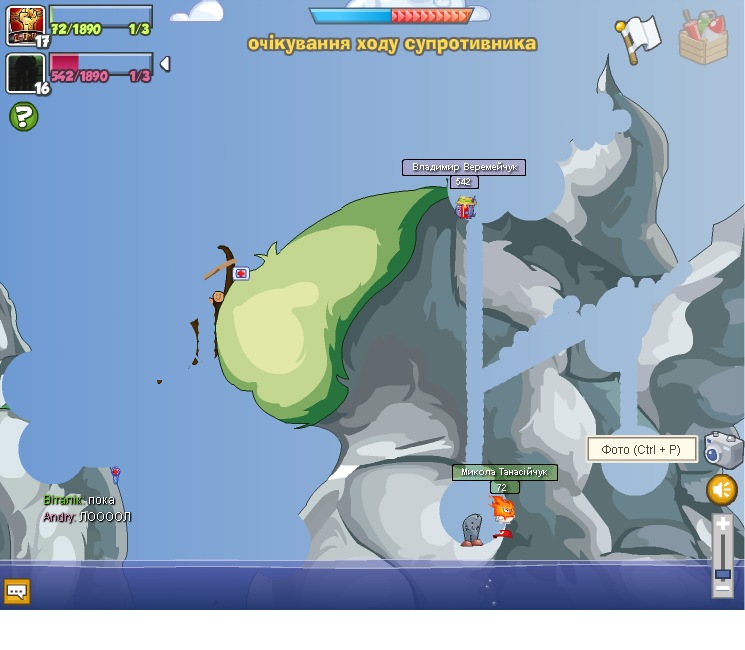Open the green question mark help

(x=23, y=116)
